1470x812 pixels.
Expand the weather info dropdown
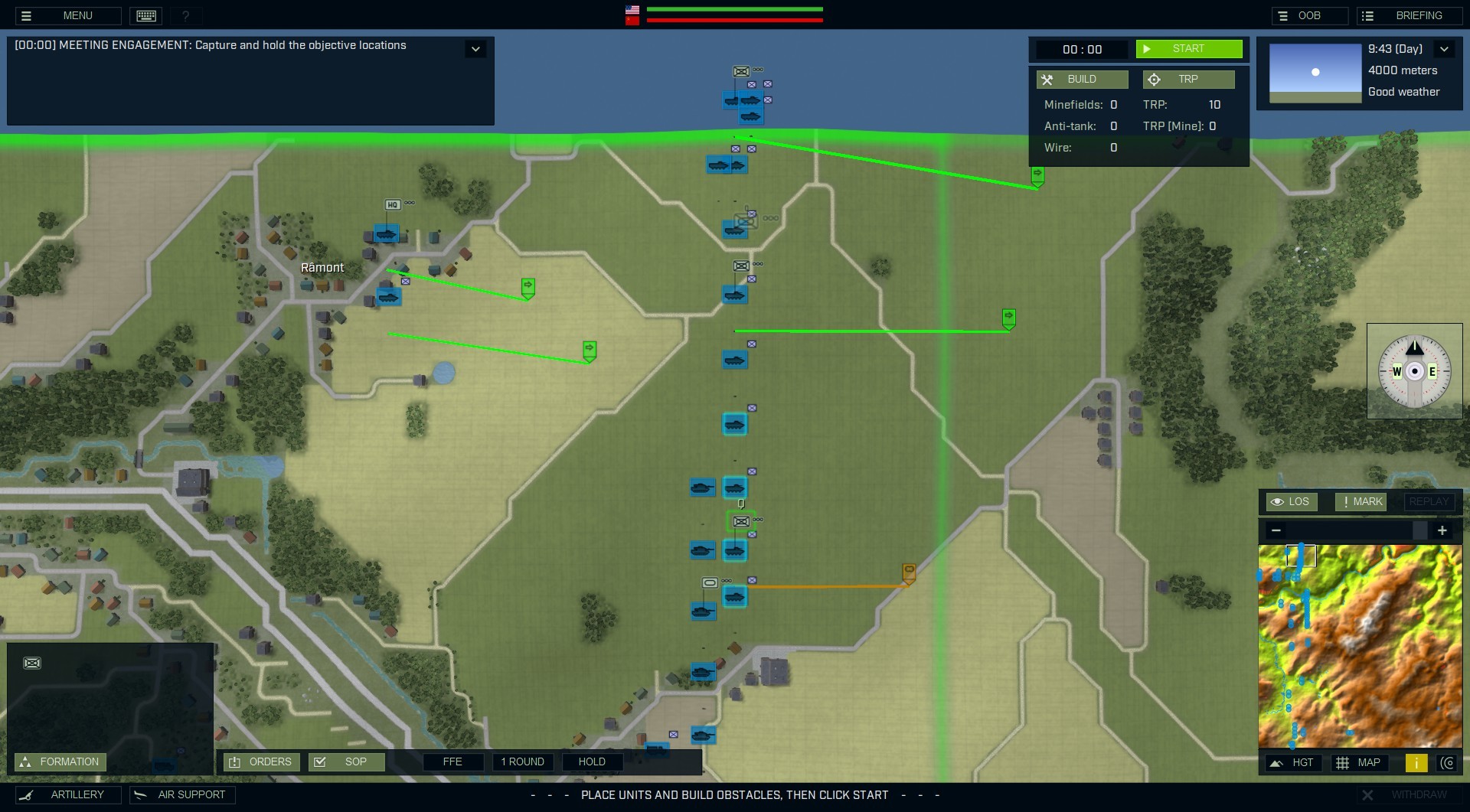click(x=1444, y=49)
